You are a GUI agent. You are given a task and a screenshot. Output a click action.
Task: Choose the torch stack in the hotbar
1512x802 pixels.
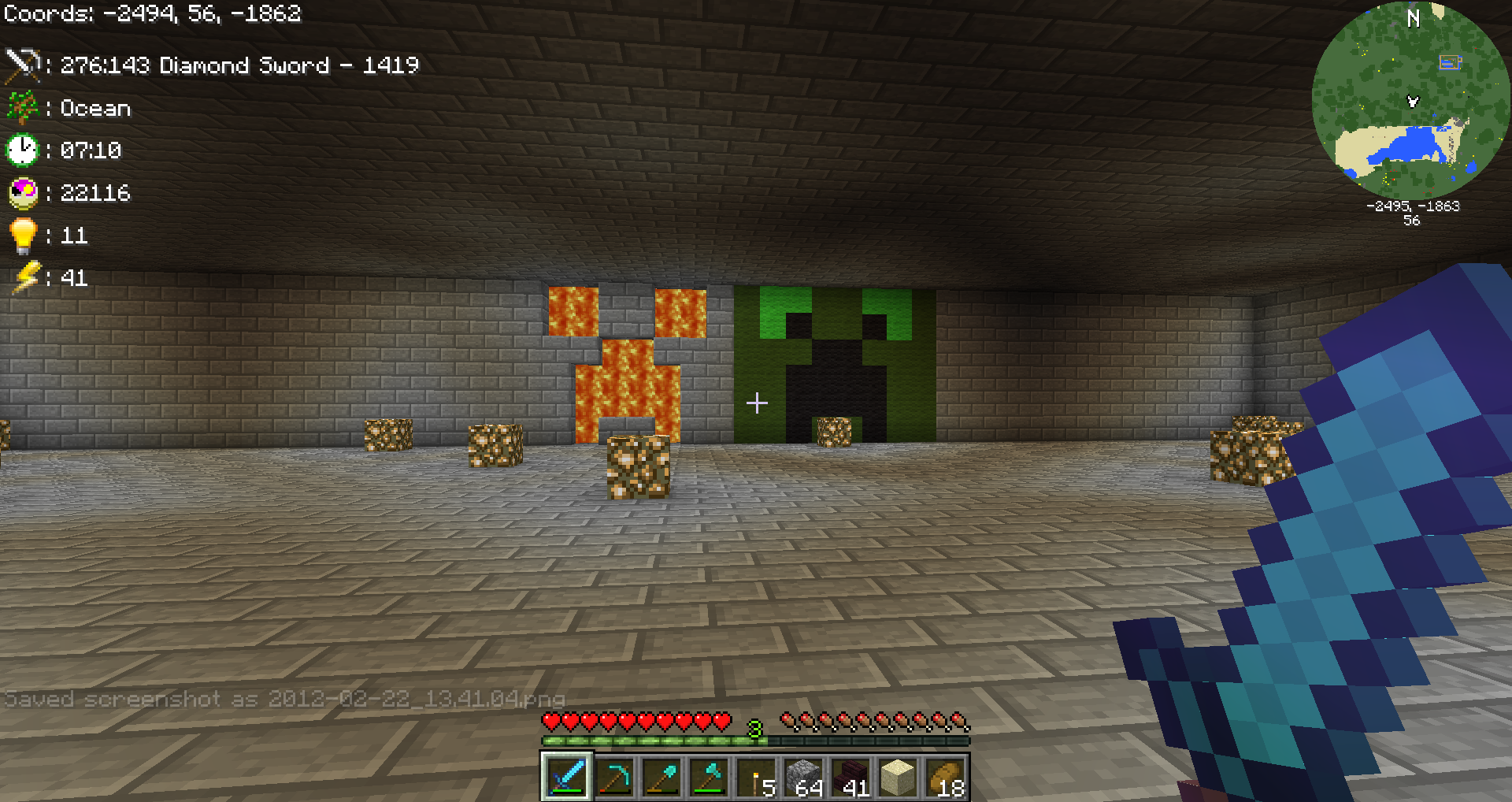[757, 777]
